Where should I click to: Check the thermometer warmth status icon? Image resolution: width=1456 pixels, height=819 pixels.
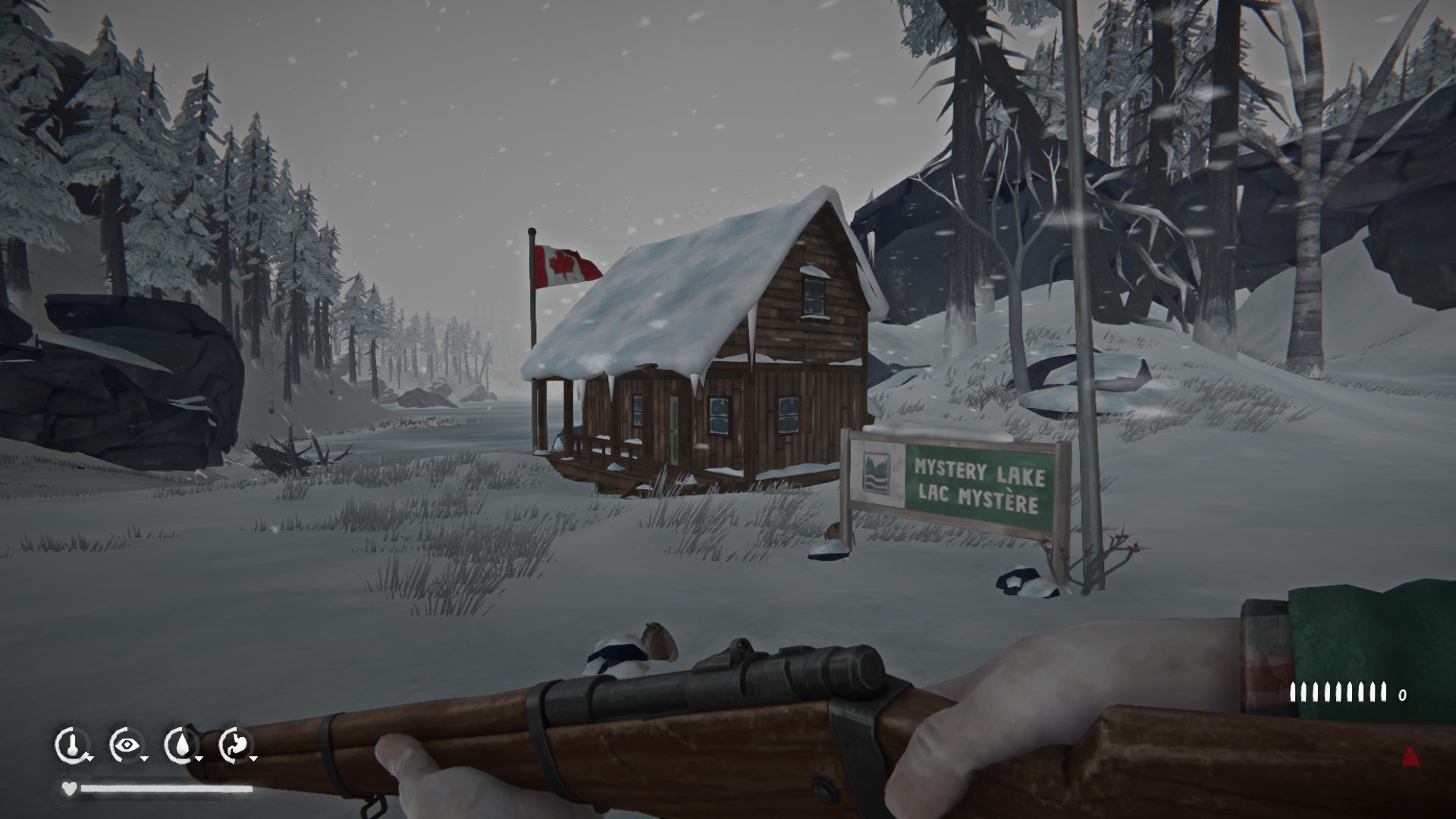(x=71, y=745)
